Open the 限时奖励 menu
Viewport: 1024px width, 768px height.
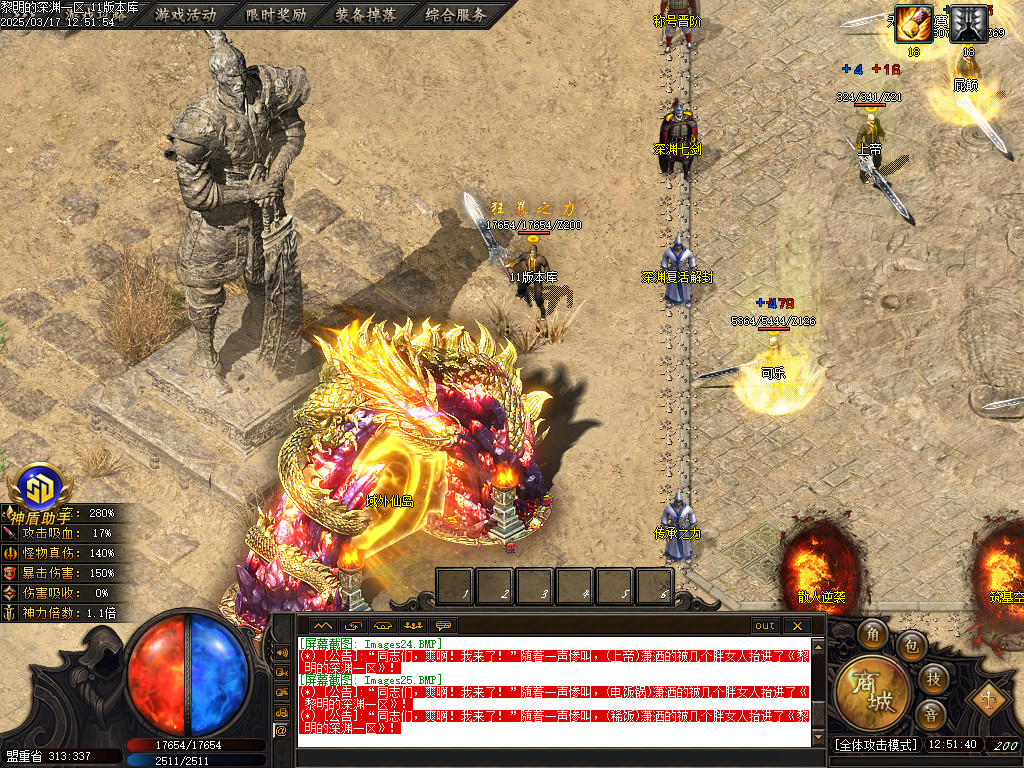coord(276,15)
